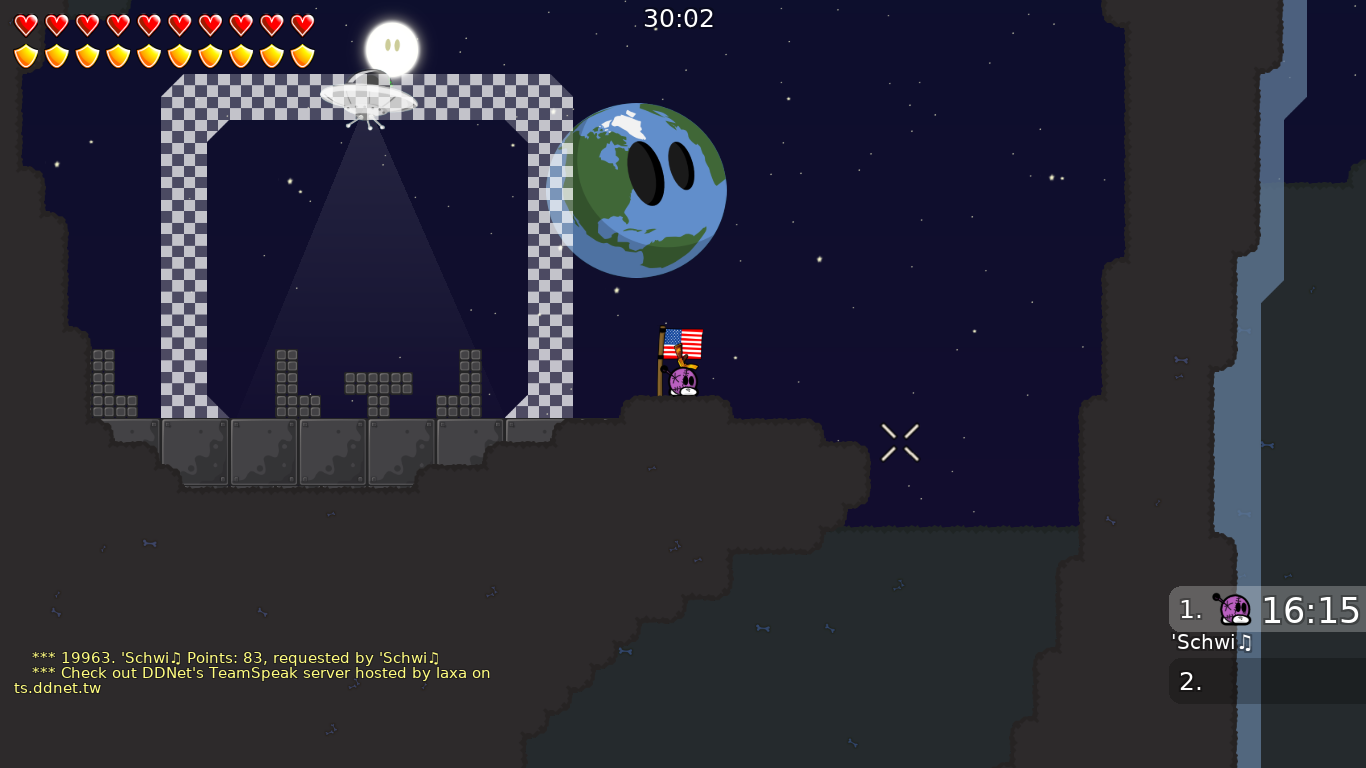Image resolution: width=1366 pixels, height=768 pixels.
Task: Expand the 'Schwi name row under first place
Action: click(1211, 643)
